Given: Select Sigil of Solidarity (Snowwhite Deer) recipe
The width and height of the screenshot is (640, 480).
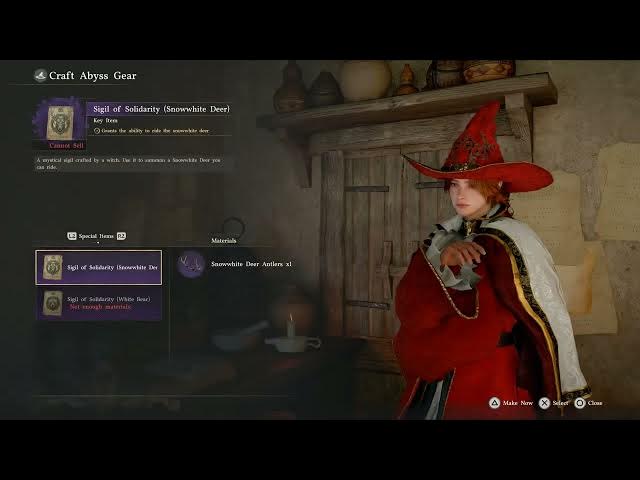Looking at the screenshot, I should point(98,267).
